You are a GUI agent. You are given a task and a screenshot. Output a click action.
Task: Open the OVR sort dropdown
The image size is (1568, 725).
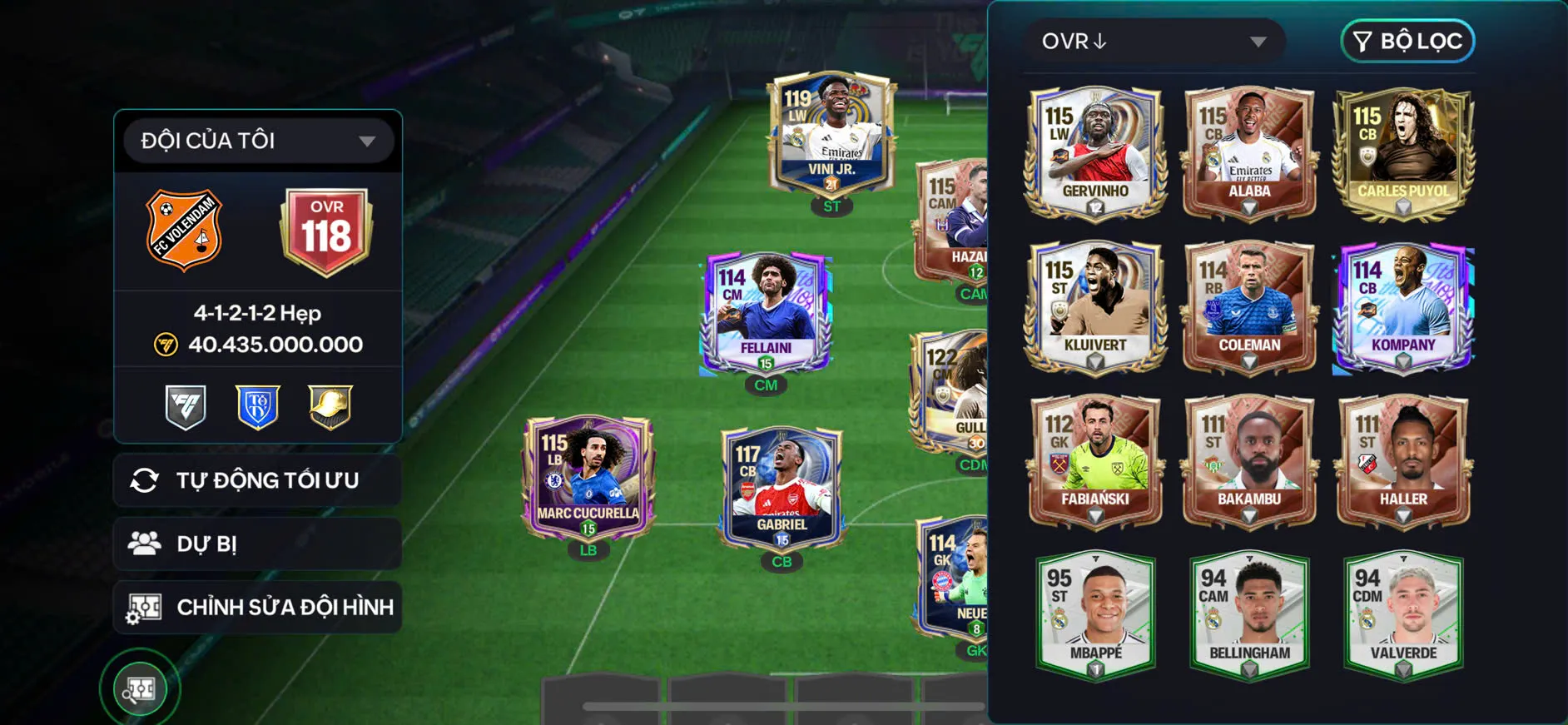tap(1153, 42)
